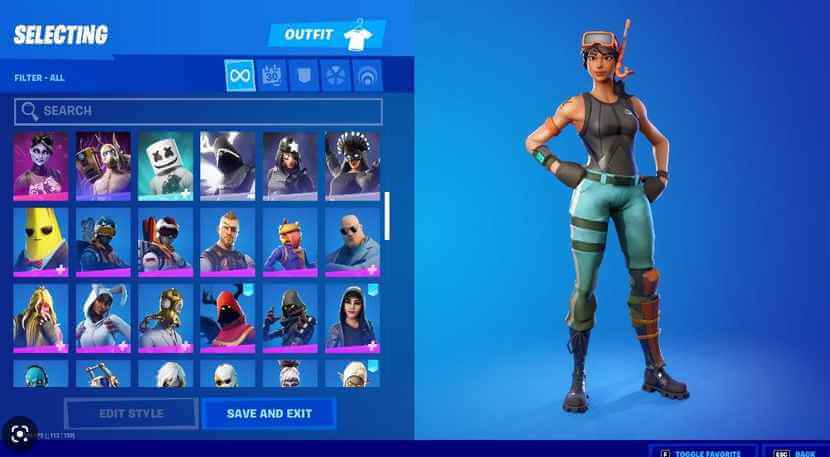Select the blonde long-haired outfit tile
830x457 pixels.
pos(40,316)
